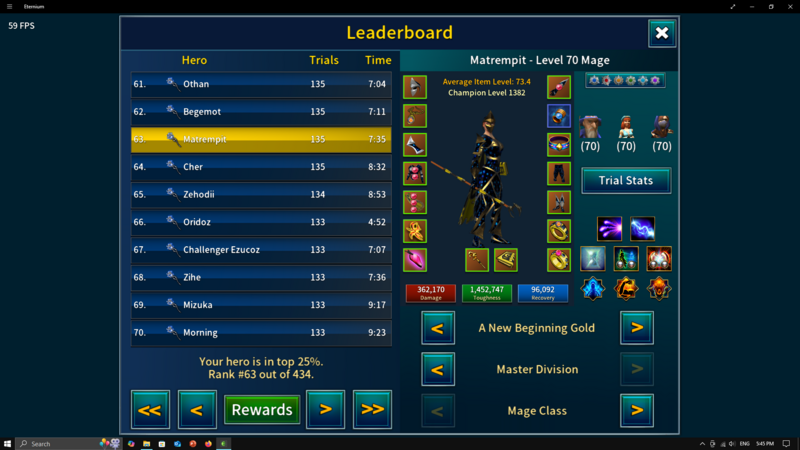Open the Windows Start menu
The height and width of the screenshot is (450, 800).
coord(8,443)
